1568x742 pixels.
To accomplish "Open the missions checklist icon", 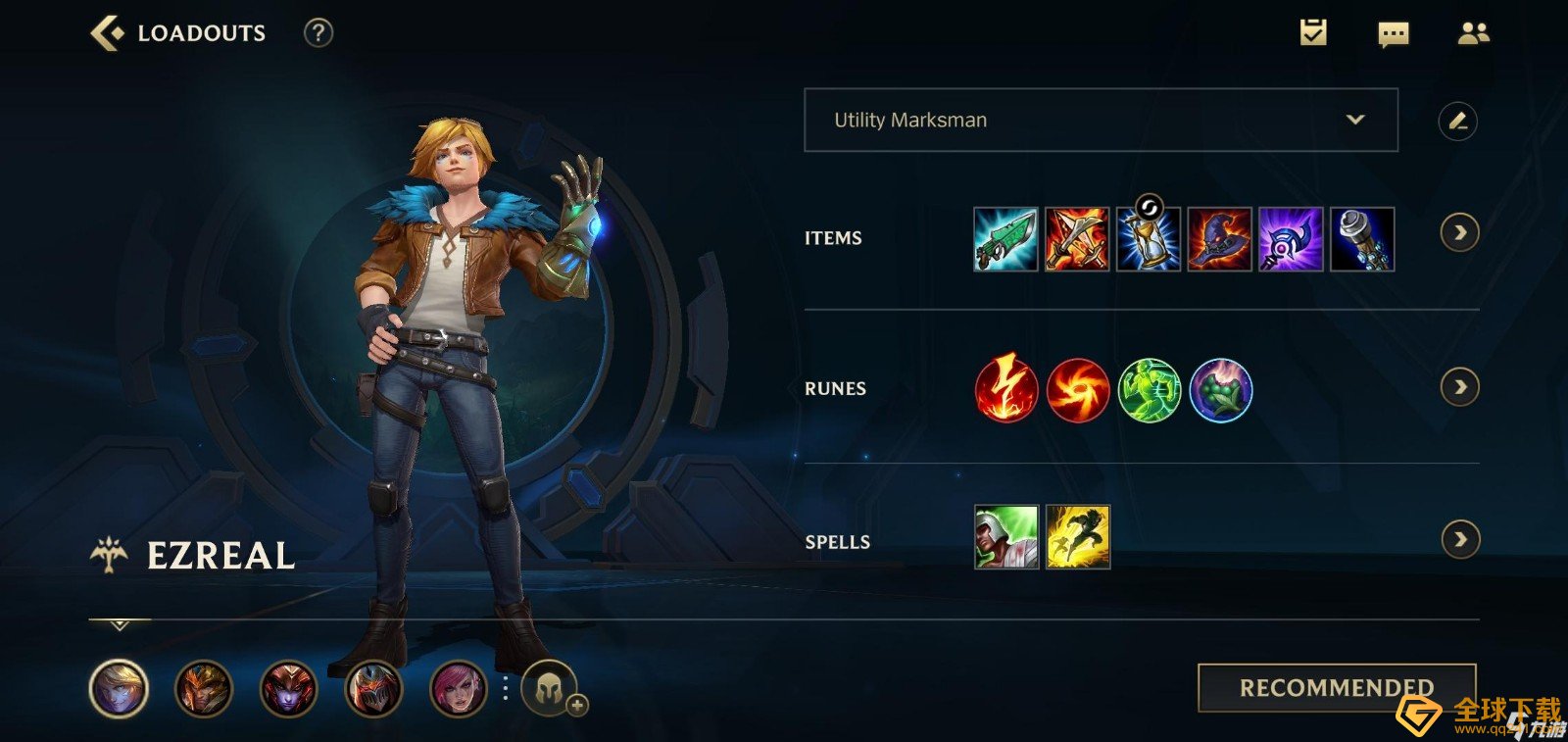I will tap(1313, 33).
